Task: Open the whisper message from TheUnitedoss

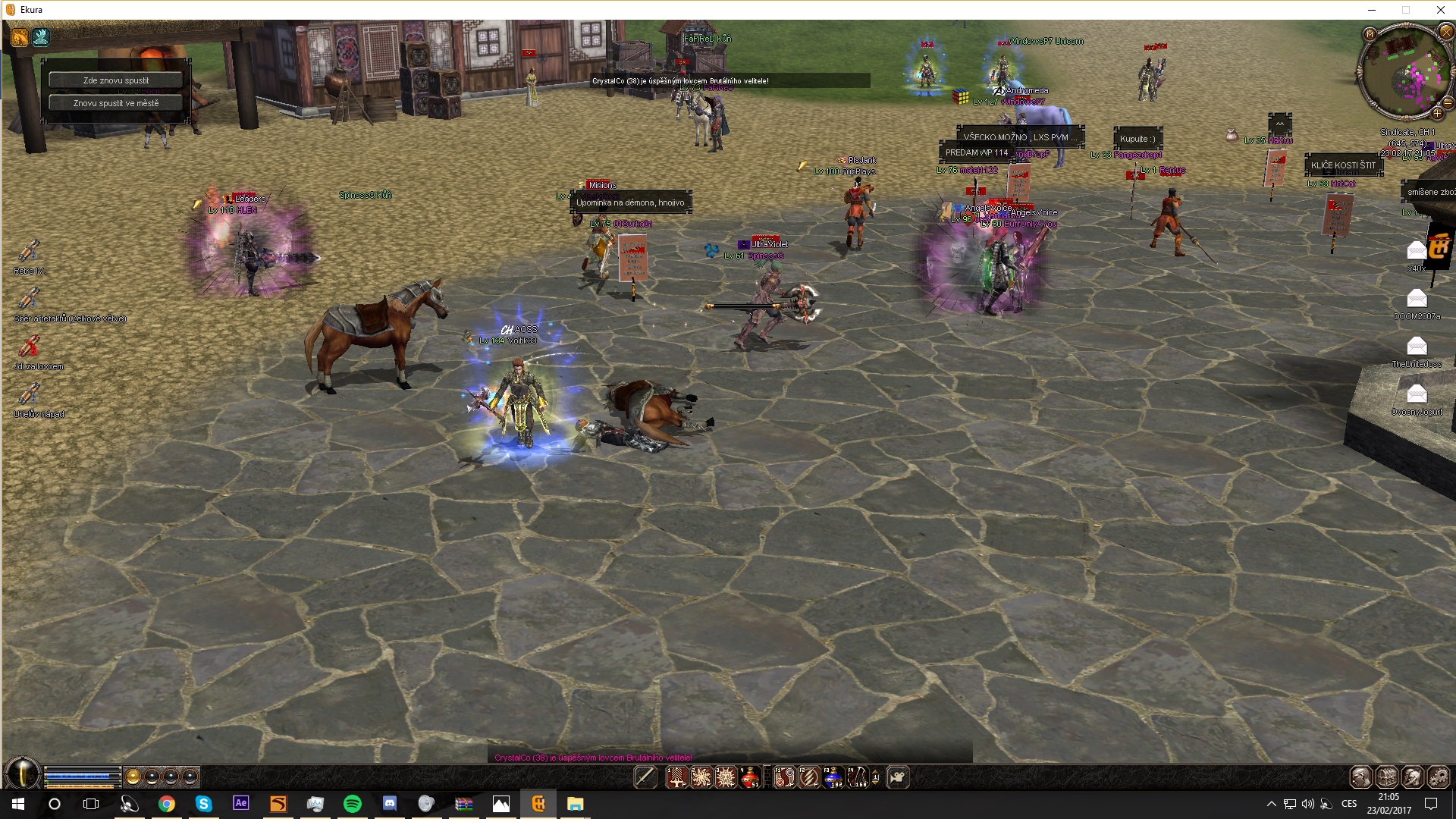Action: [1416, 347]
